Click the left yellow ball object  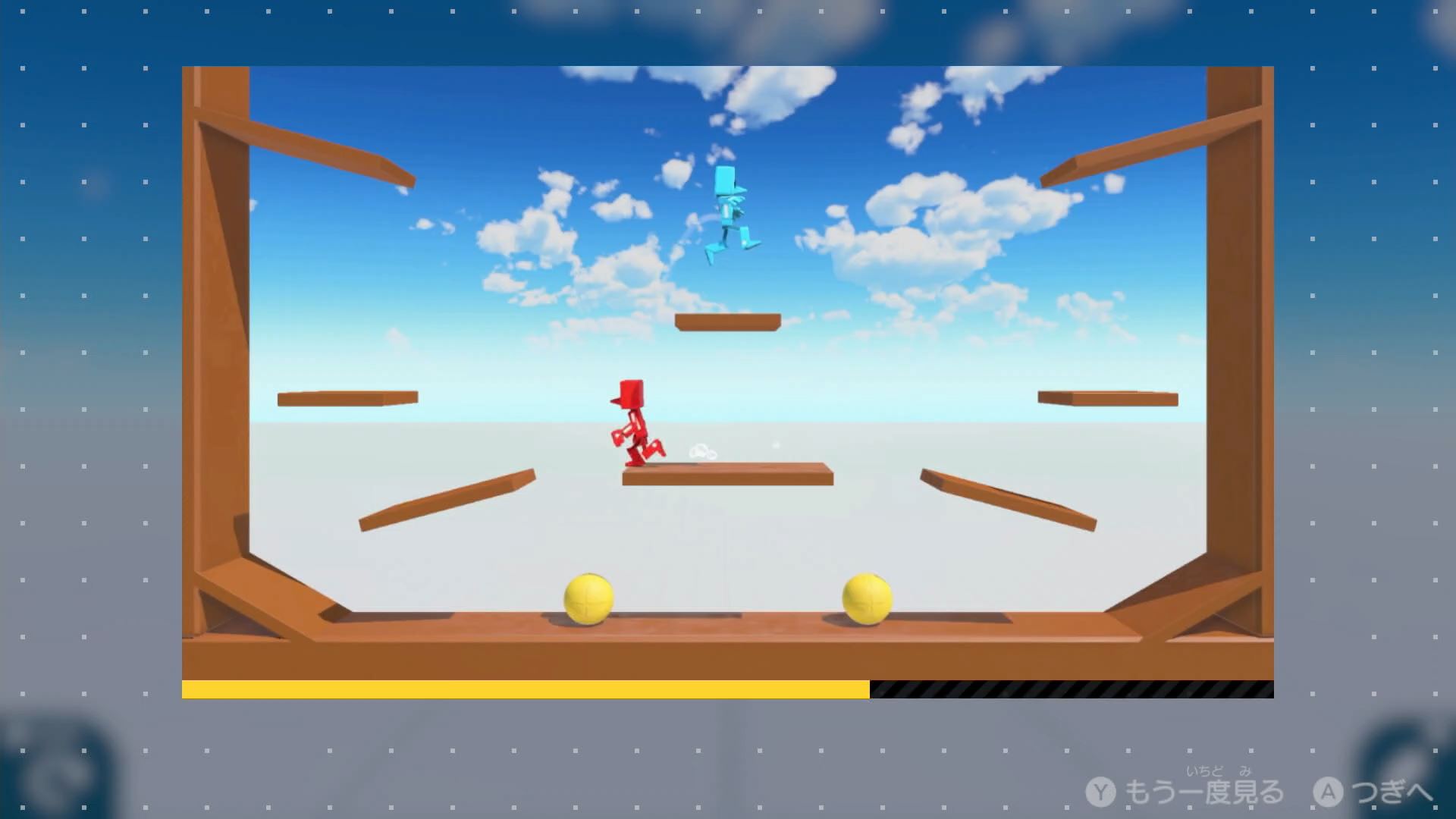coord(588,601)
